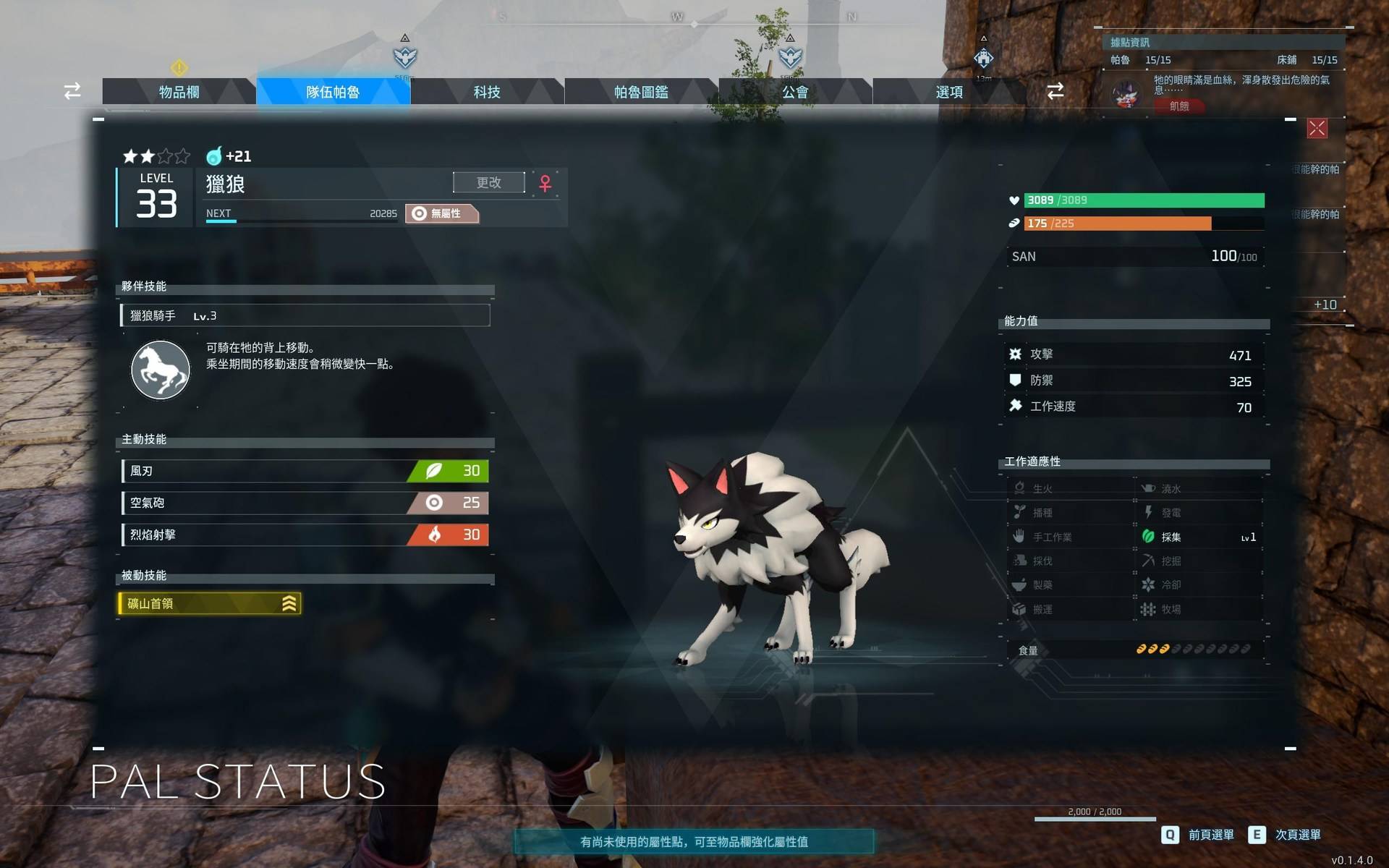Switch to the 選項 options tab
The width and height of the screenshot is (1389, 868).
949,92
